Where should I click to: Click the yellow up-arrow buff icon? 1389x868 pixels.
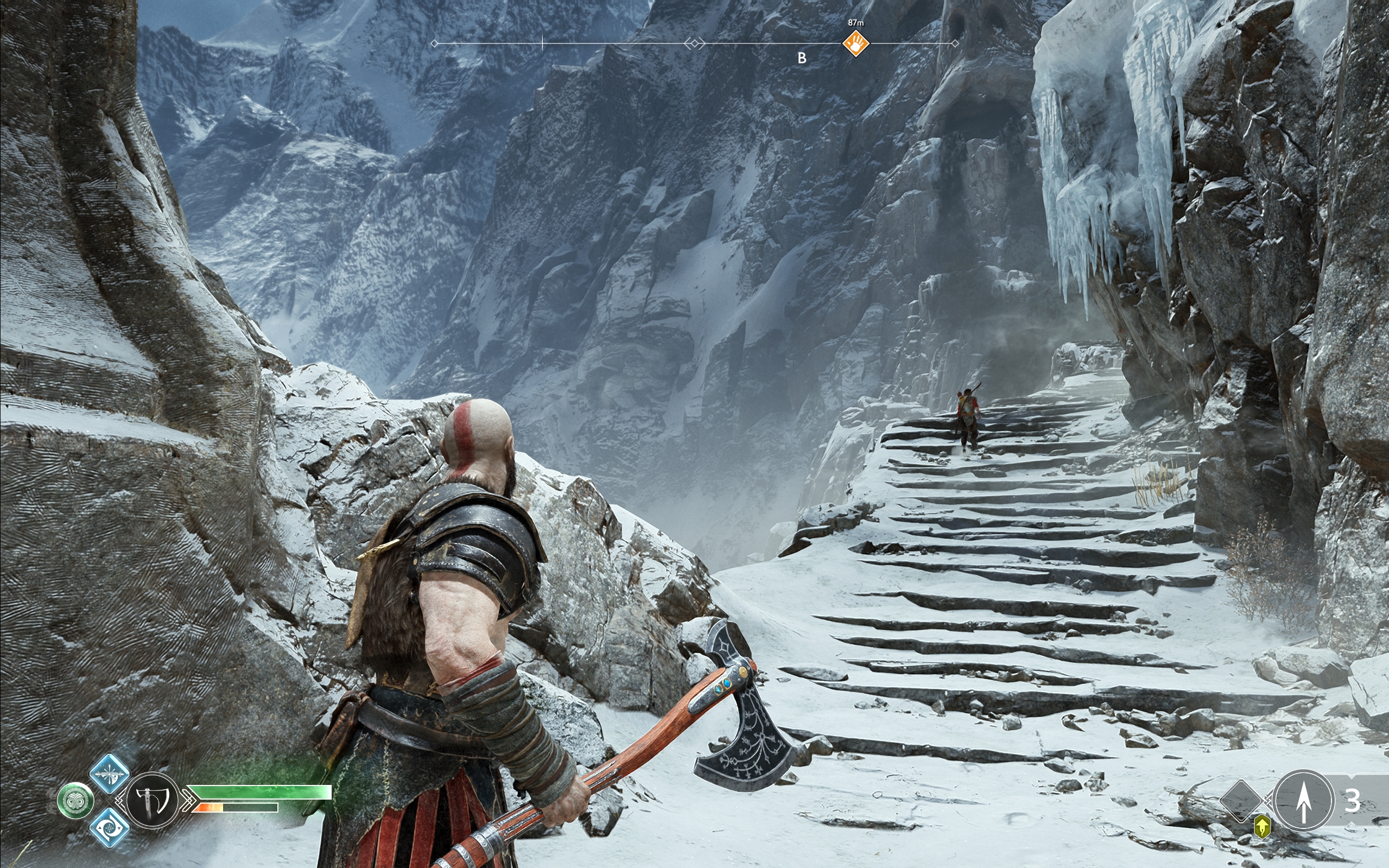click(x=1261, y=827)
